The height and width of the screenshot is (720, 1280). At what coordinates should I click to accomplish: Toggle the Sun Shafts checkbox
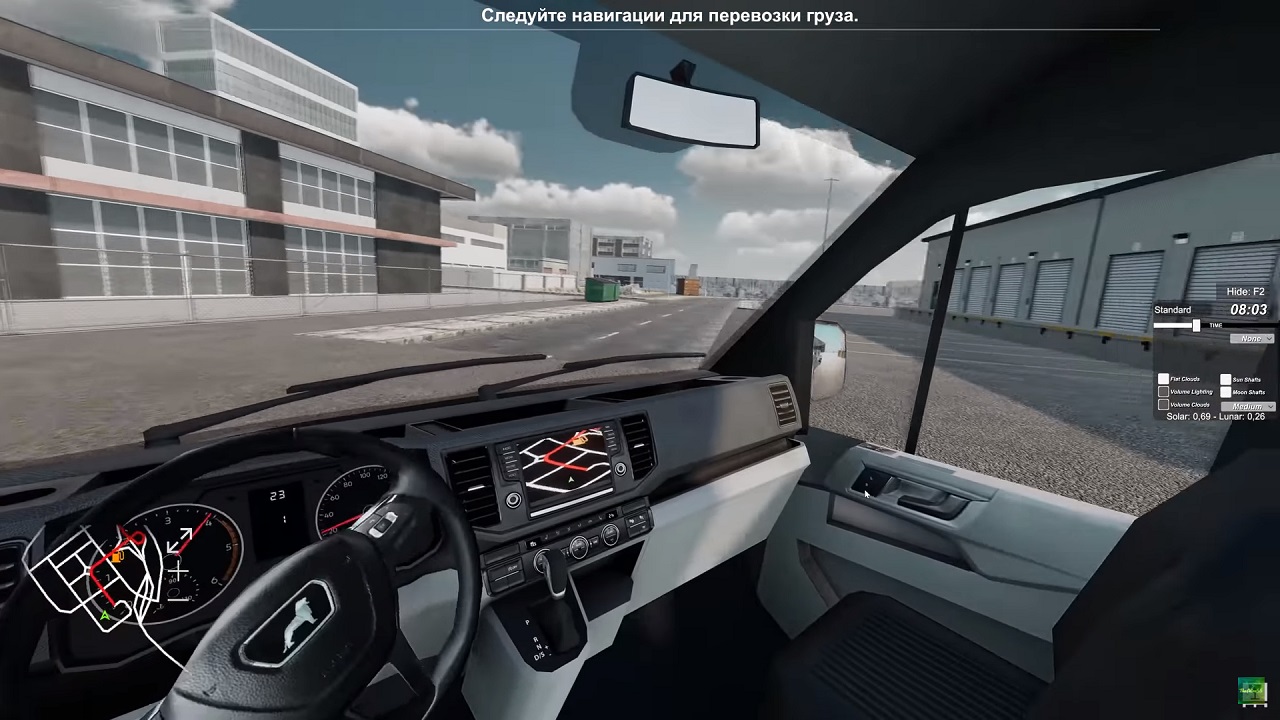click(x=1225, y=379)
